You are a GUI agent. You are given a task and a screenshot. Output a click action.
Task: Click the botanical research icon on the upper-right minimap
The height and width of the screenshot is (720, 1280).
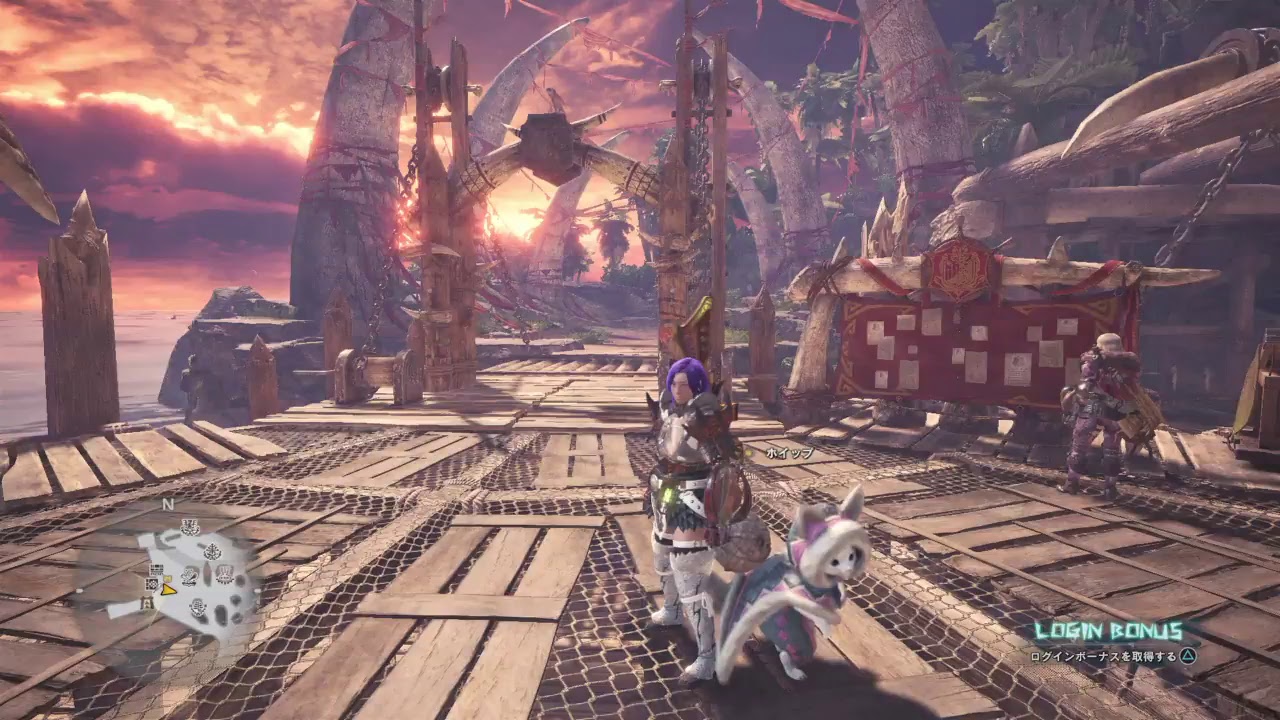click(213, 551)
